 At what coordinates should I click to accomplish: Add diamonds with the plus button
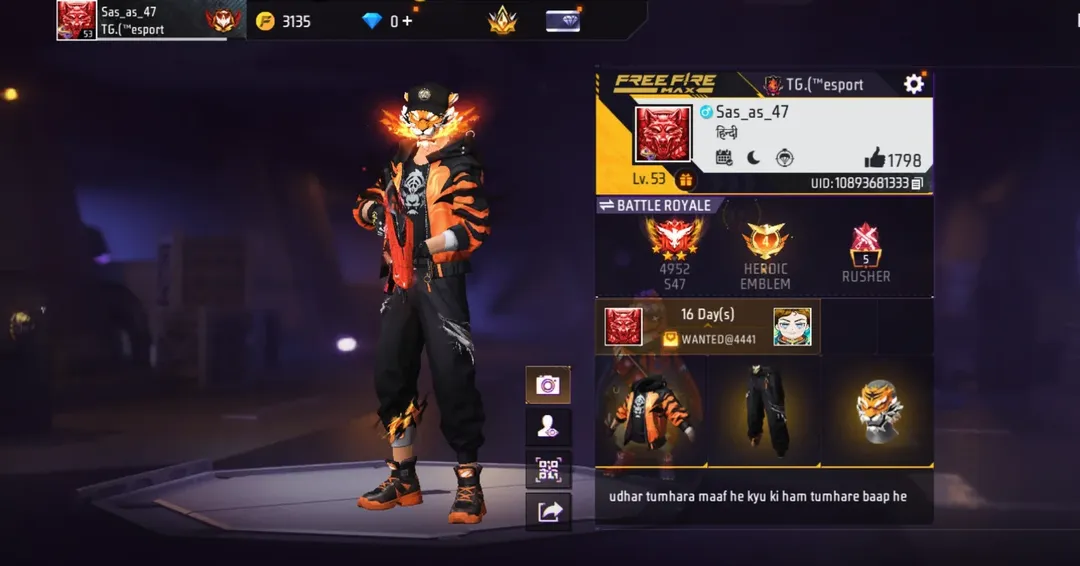coord(407,21)
